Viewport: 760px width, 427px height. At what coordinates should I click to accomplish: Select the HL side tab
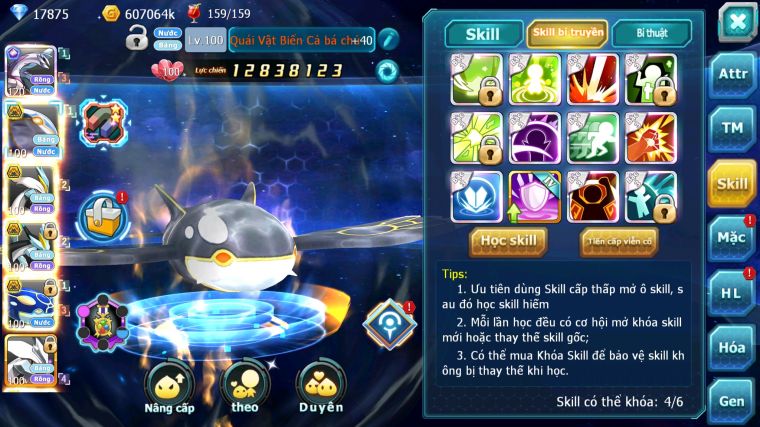tap(732, 292)
